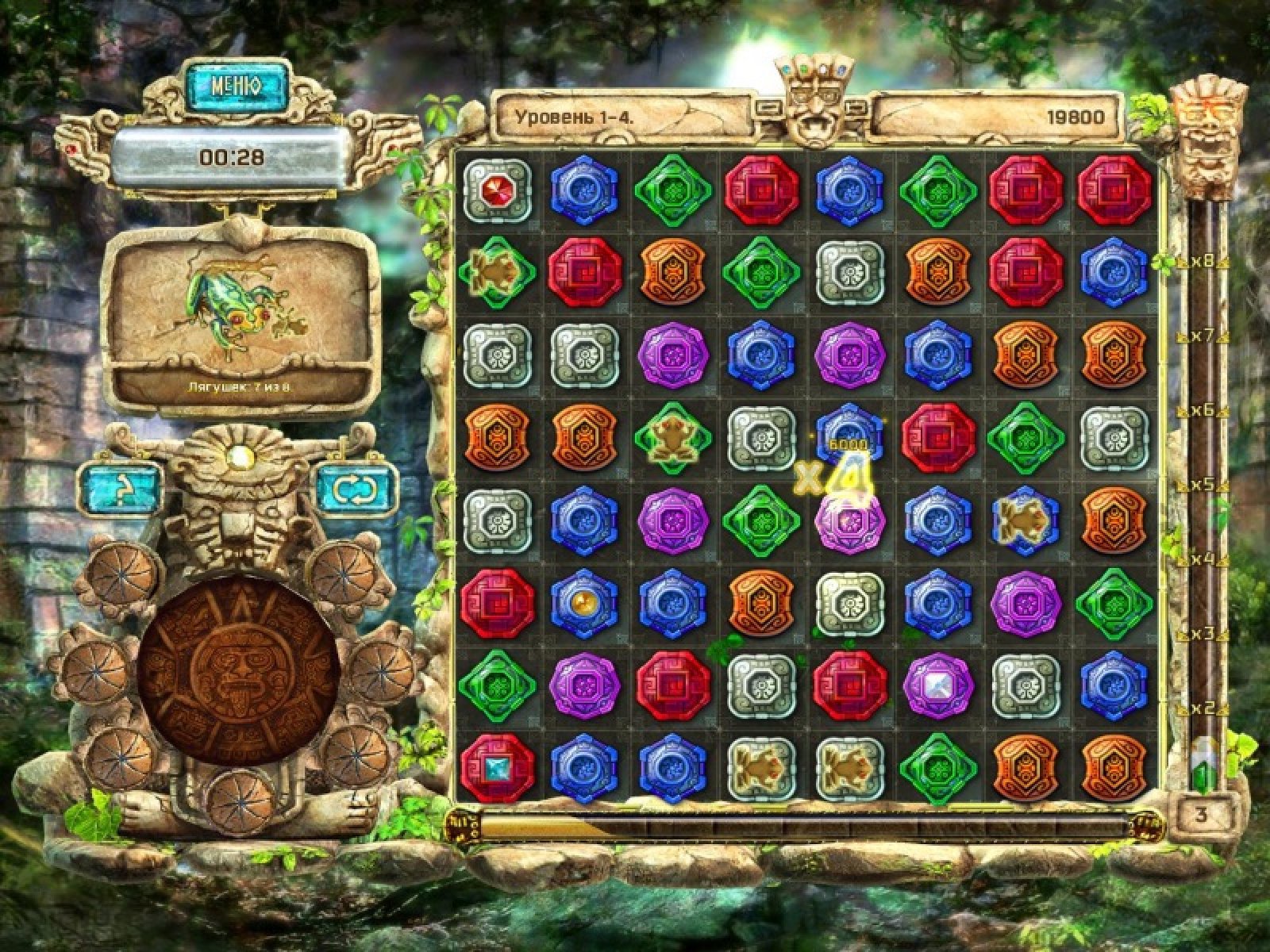The height and width of the screenshot is (952, 1270).
Task: Pick the blue tile with gold gem
Action: (584, 605)
